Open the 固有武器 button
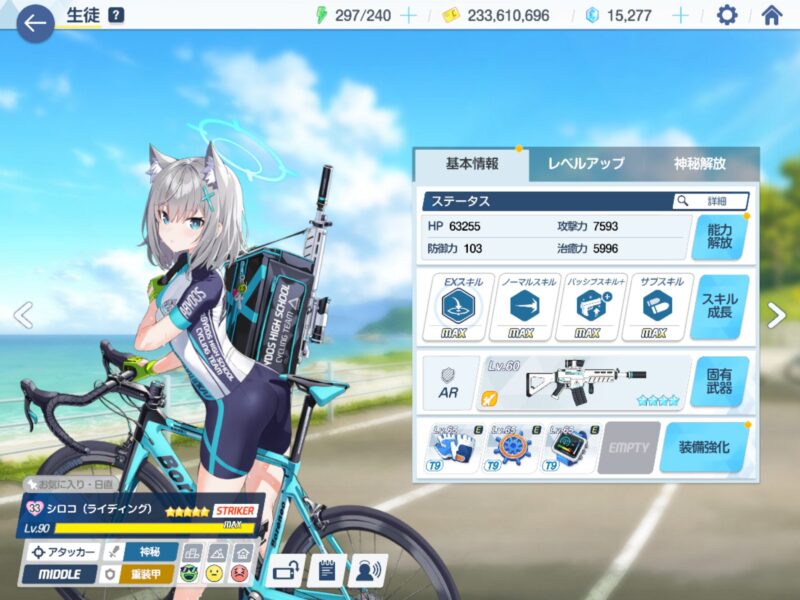The width and height of the screenshot is (800, 600). pos(719,382)
